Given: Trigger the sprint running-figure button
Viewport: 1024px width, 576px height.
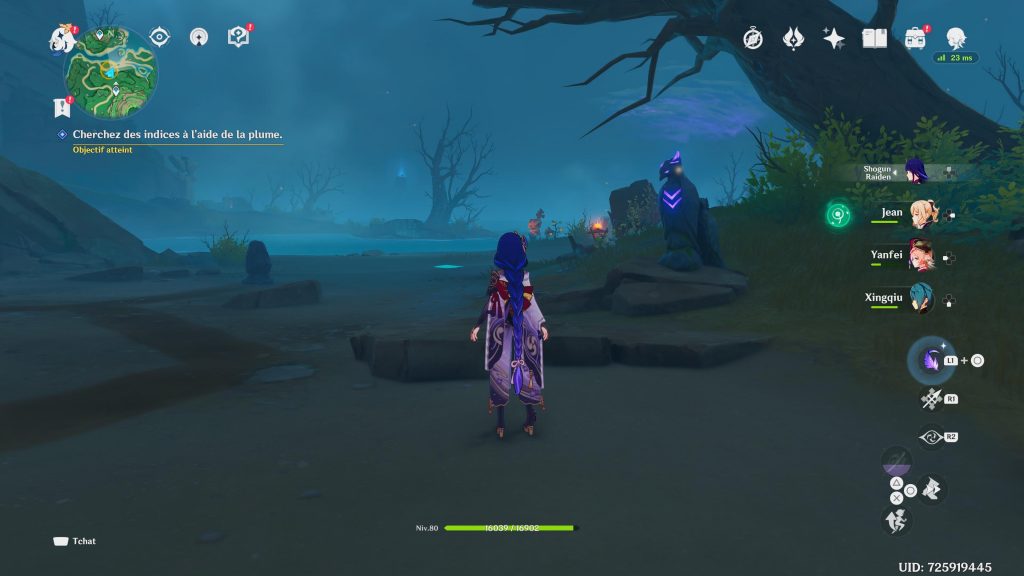Looking at the screenshot, I should coord(896,519).
